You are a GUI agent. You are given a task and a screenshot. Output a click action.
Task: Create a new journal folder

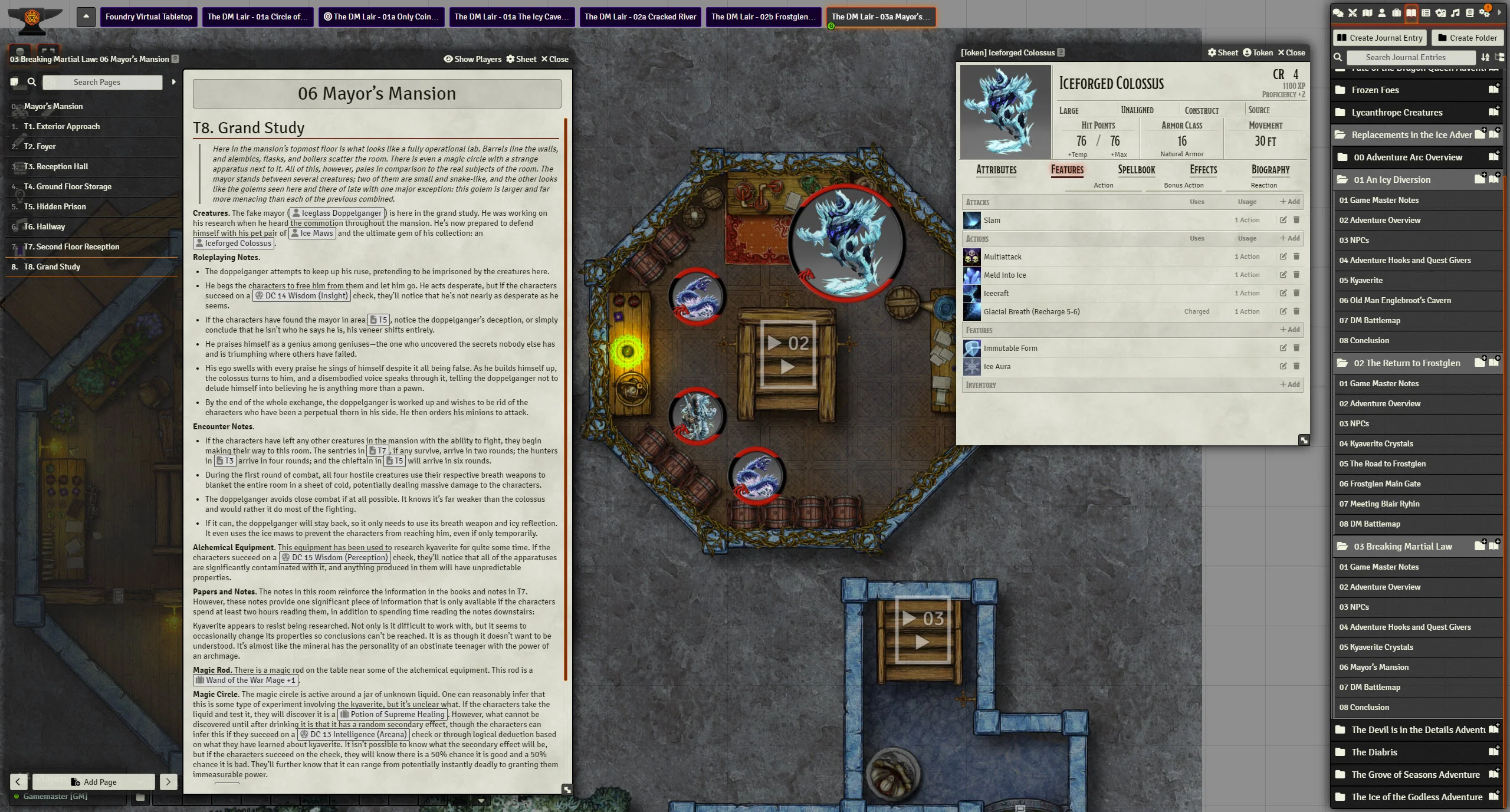(x=1467, y=38)
